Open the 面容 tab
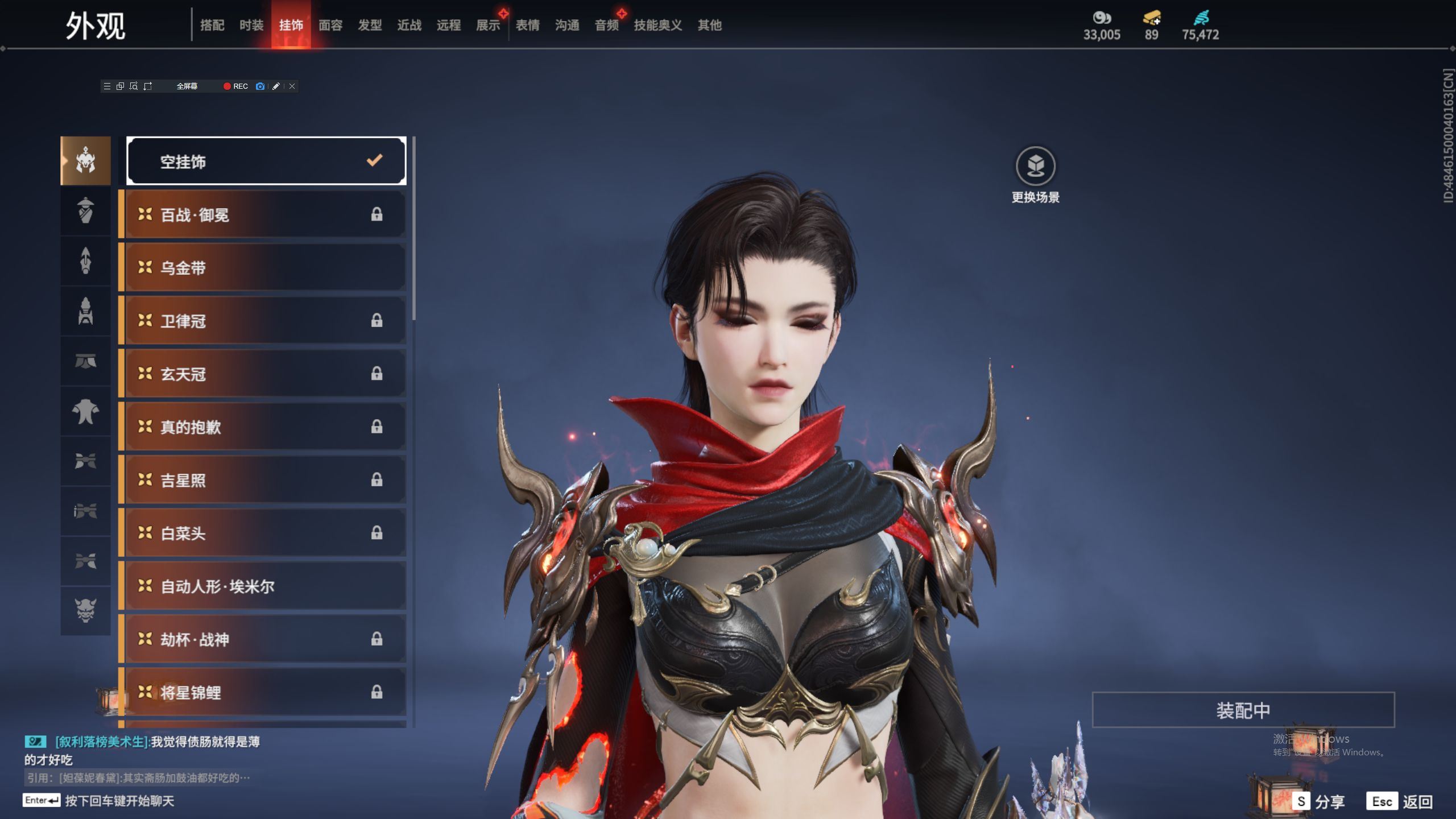The height and width of the screenshot is (819, 1456). (330, 25)
